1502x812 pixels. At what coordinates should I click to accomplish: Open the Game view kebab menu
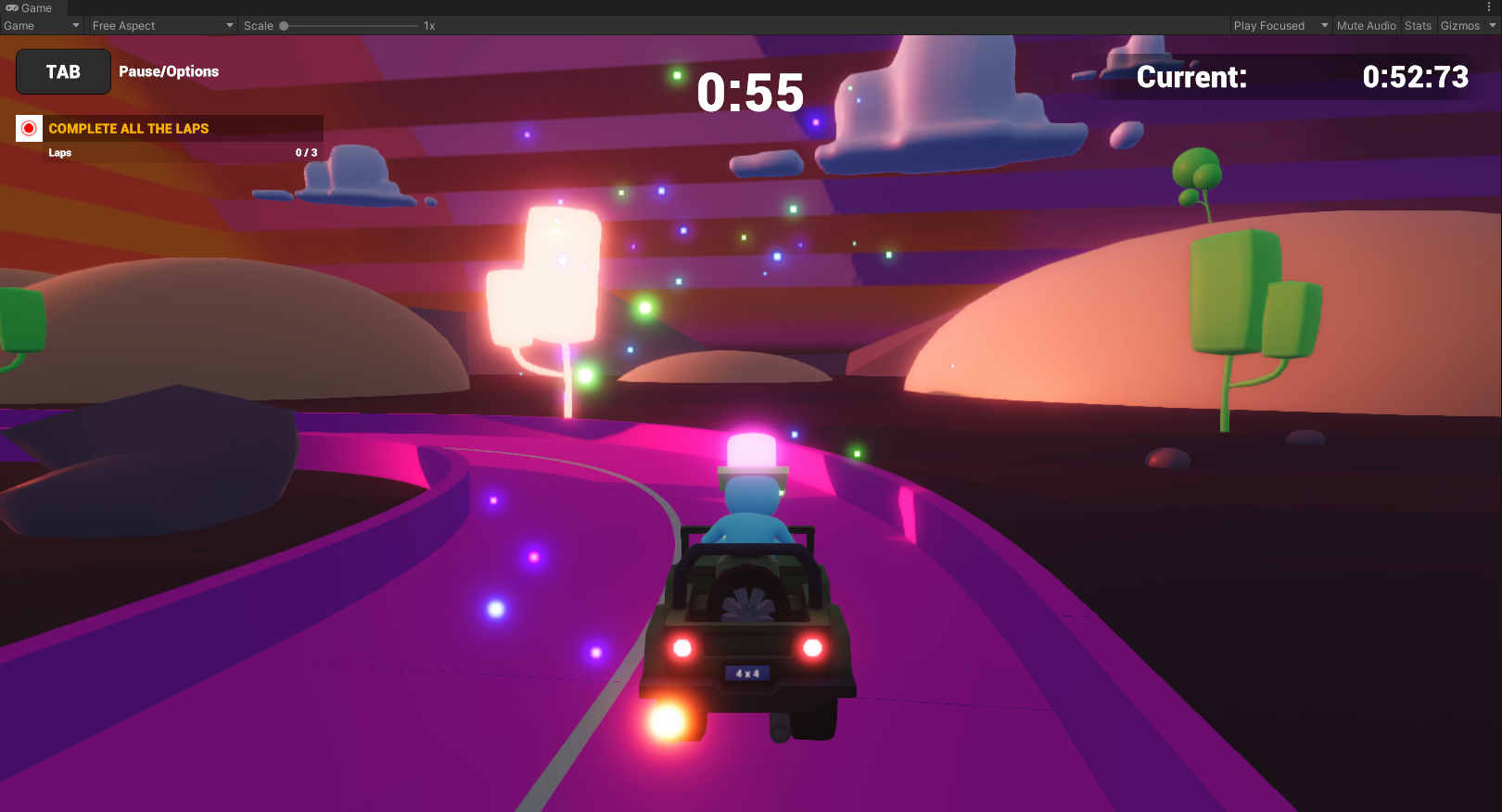(x=1491, y=7)
